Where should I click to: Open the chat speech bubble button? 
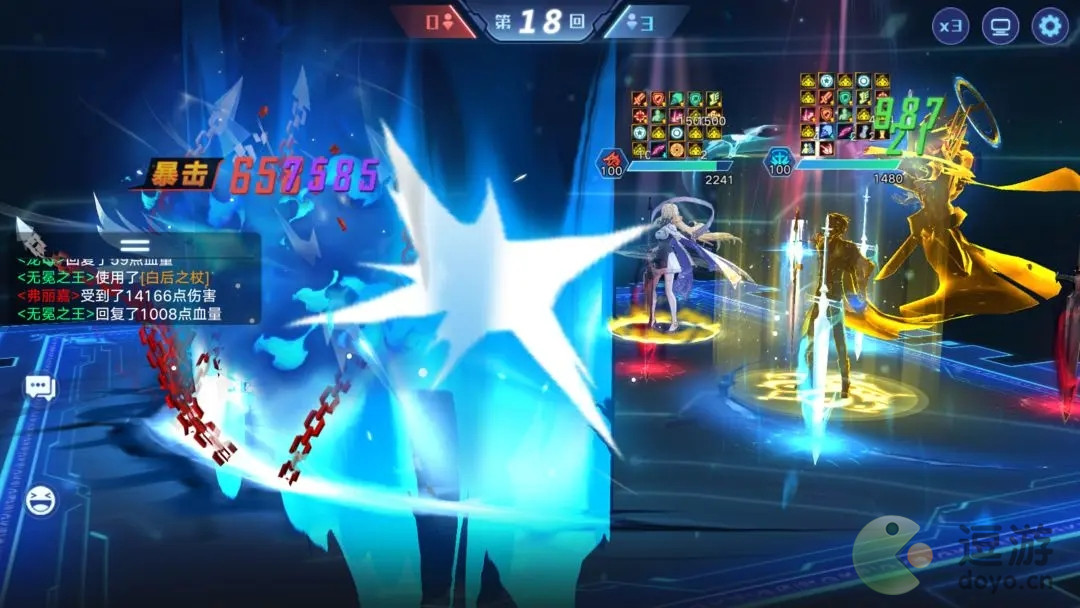coord(40,387)
